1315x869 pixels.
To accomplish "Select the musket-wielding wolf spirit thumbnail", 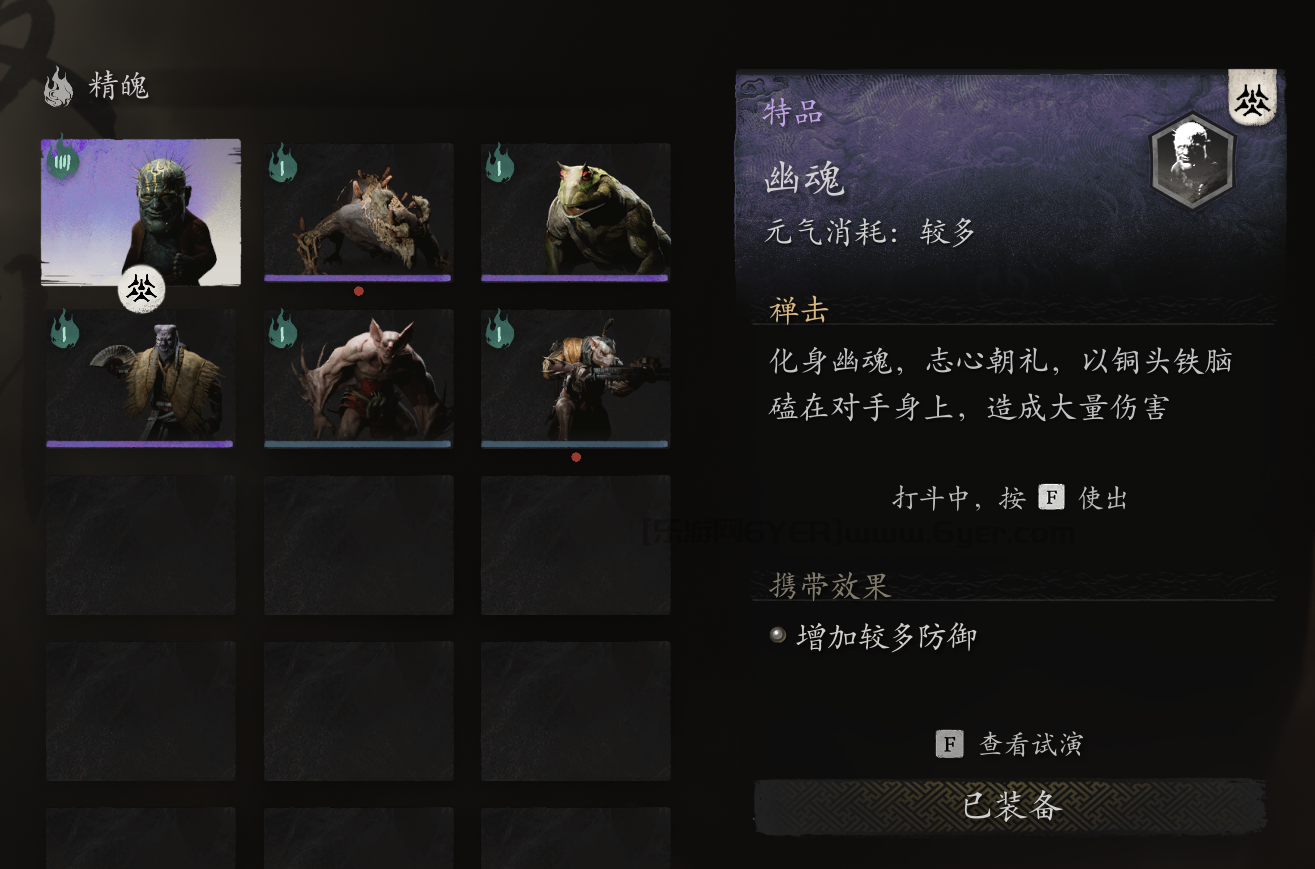I will click(576, 377).
